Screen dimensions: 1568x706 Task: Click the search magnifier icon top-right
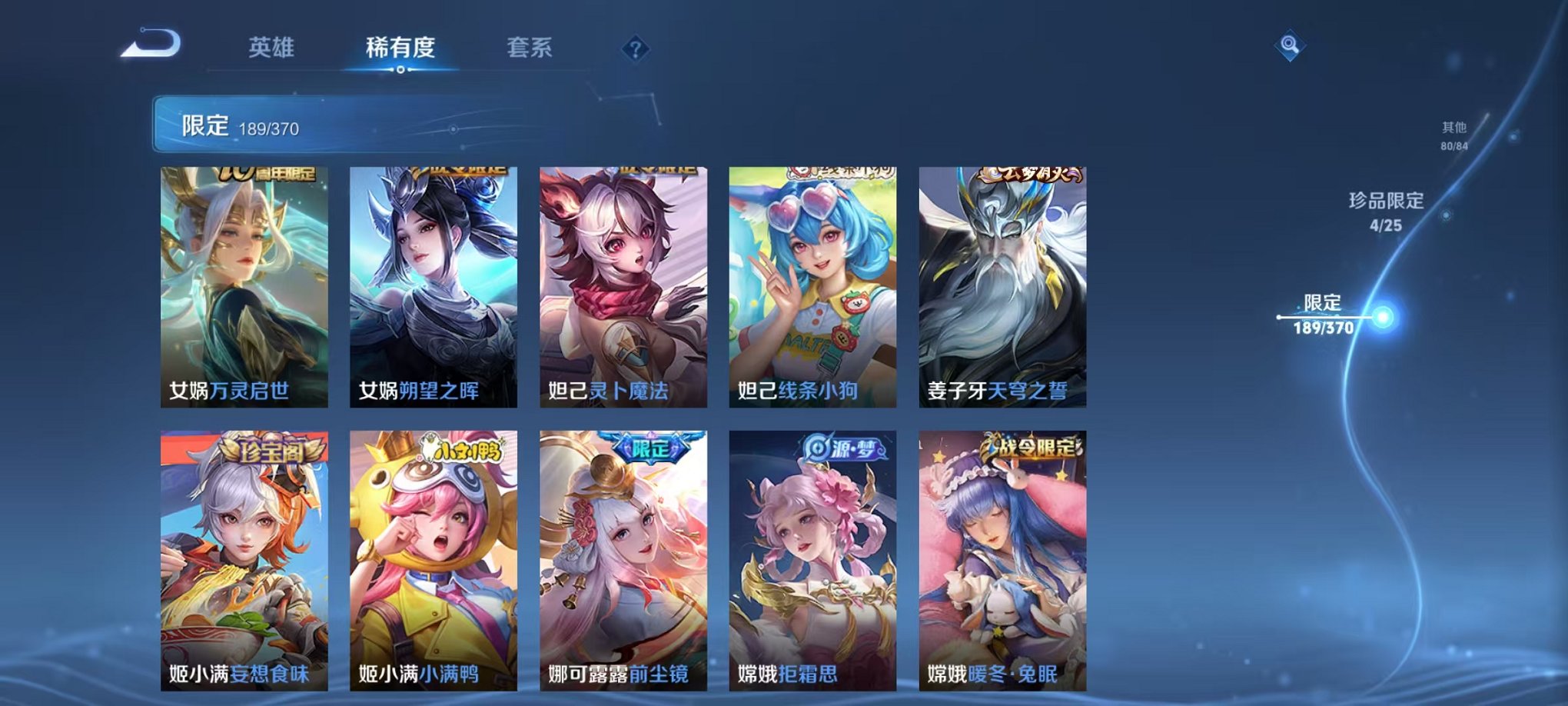(x=1291, y=45)
